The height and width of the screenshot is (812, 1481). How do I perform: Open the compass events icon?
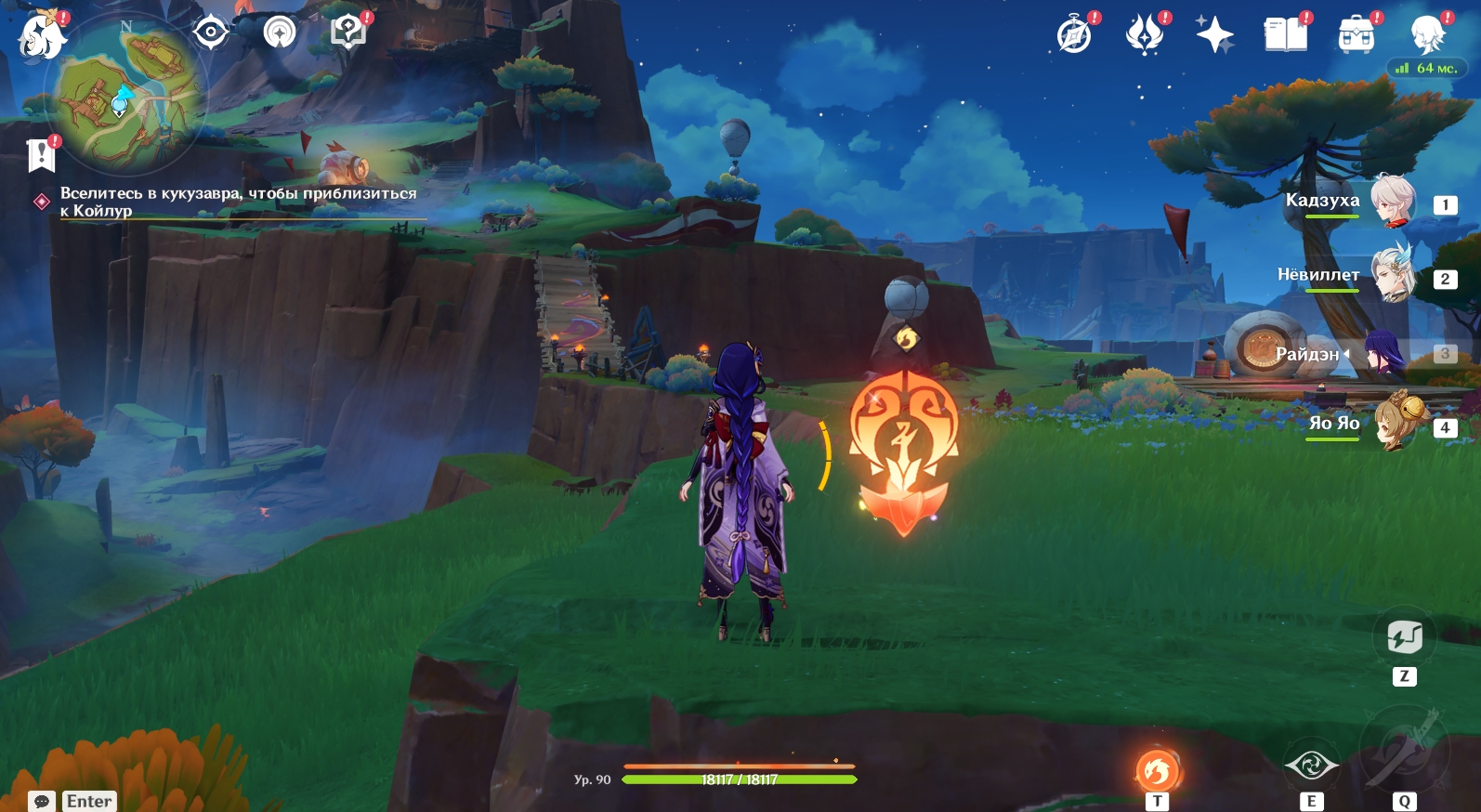click(x=1075, y=35)
